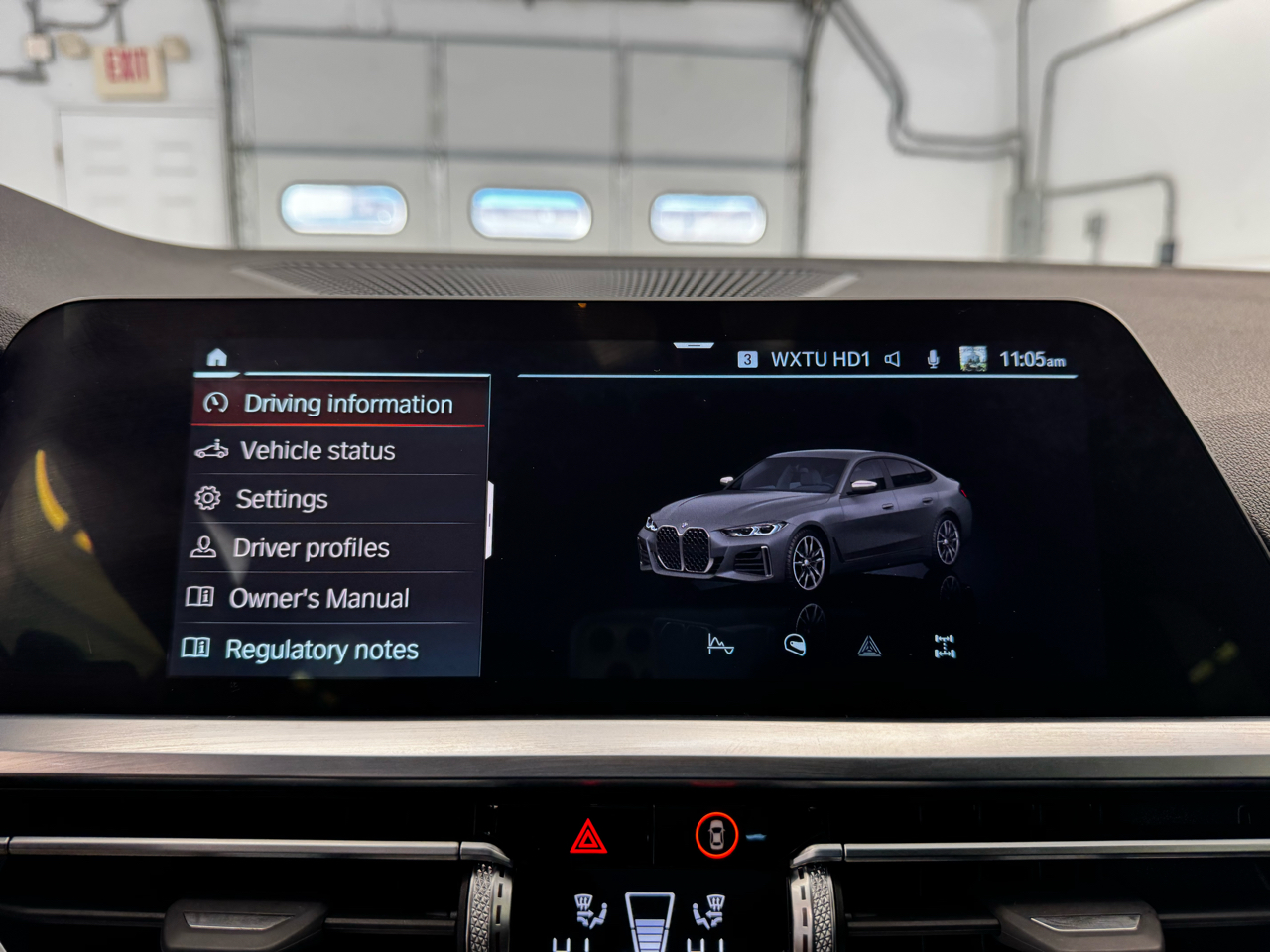Viewport: 1270px width, 952px height.
Task: Tap the WXTU HD1 radio station label
Action: (821, 359)
